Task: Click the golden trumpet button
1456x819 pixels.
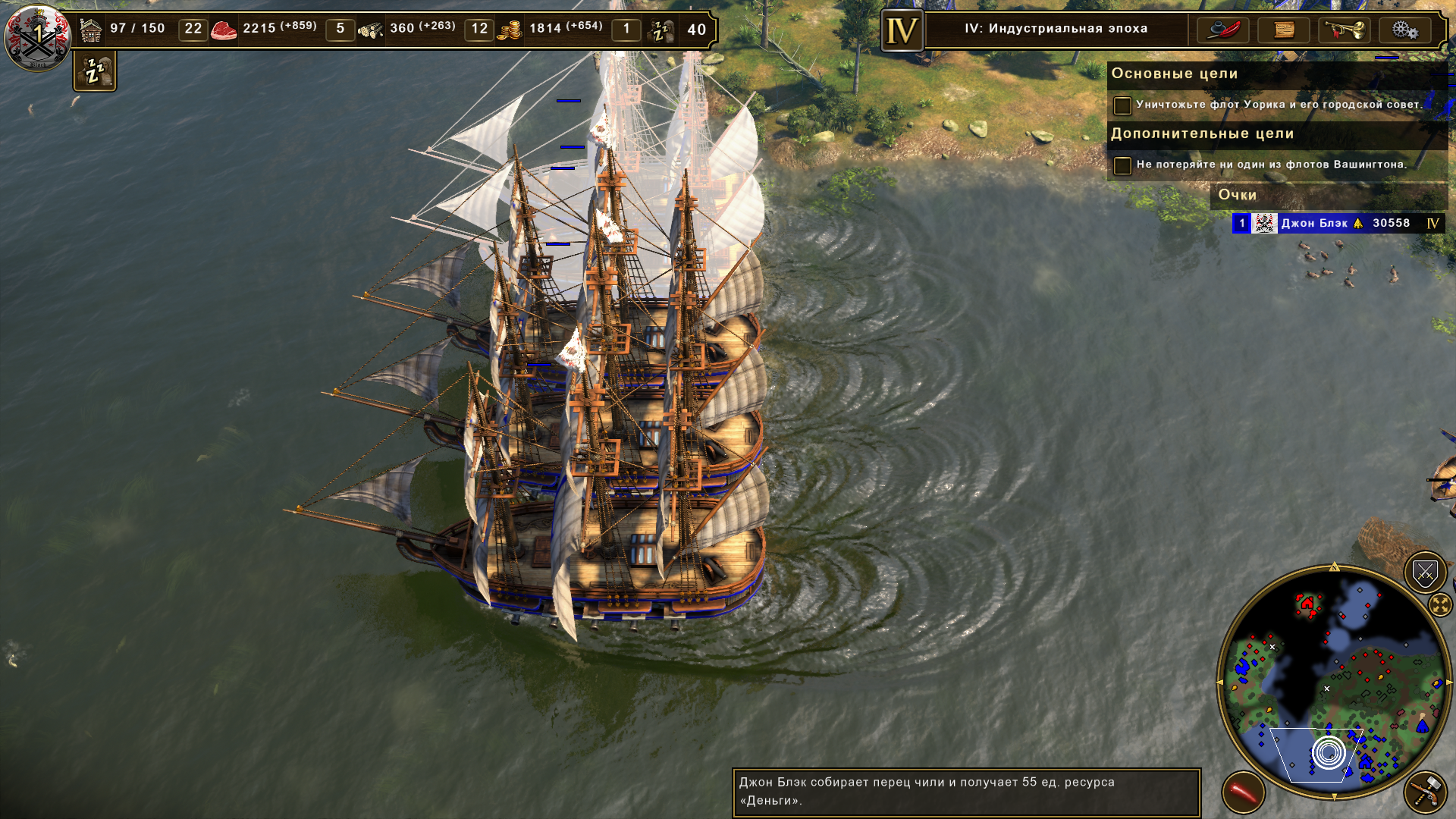Action: (1344, 30)
